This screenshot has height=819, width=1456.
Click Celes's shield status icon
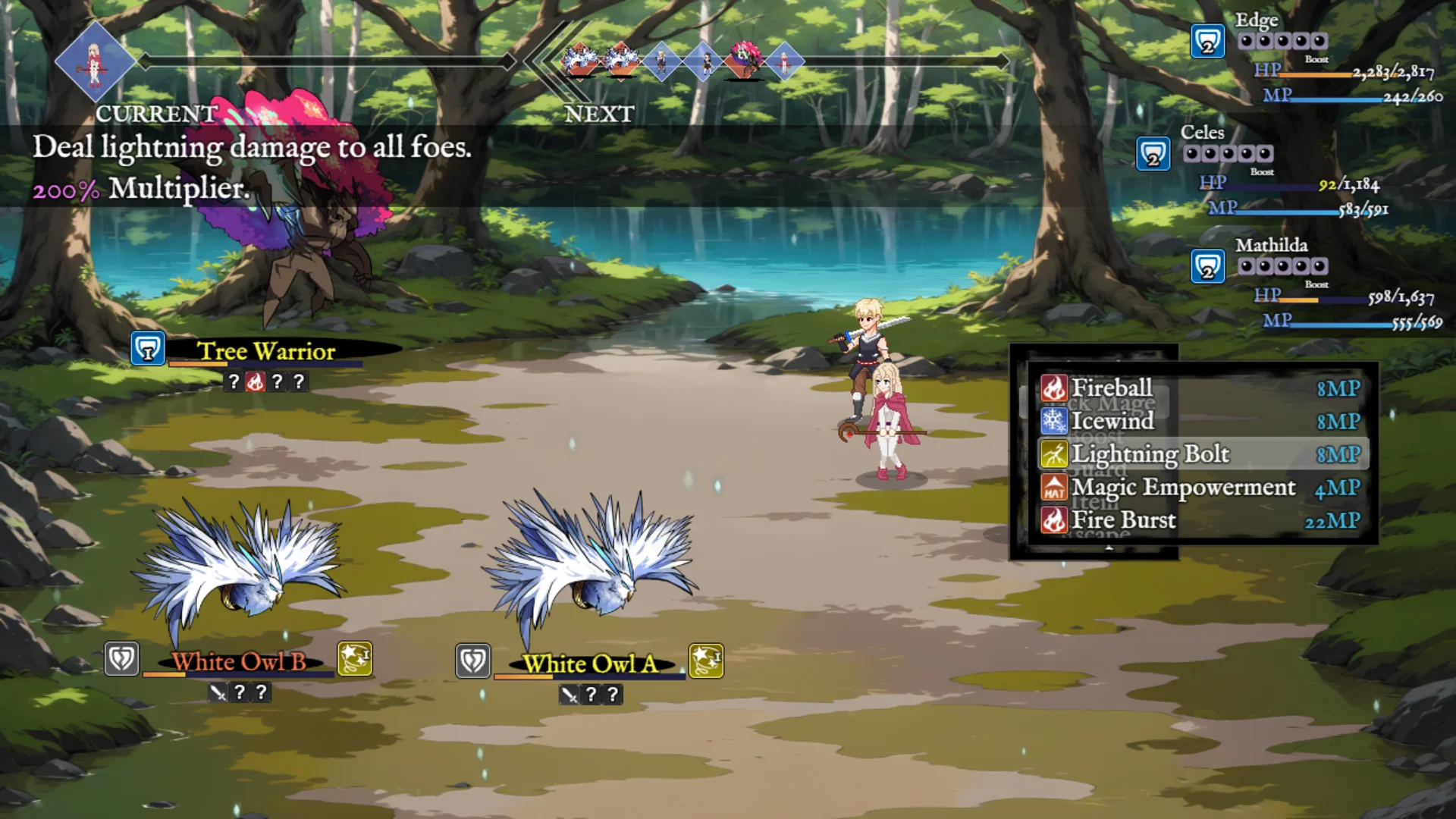1153,155
